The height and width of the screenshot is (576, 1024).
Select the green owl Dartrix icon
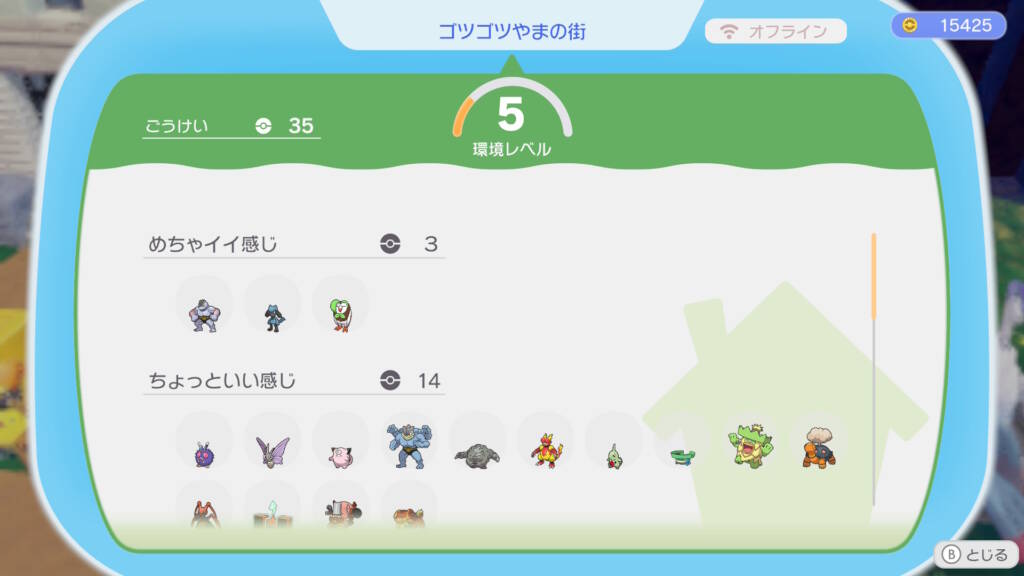(x=340, y=313)
